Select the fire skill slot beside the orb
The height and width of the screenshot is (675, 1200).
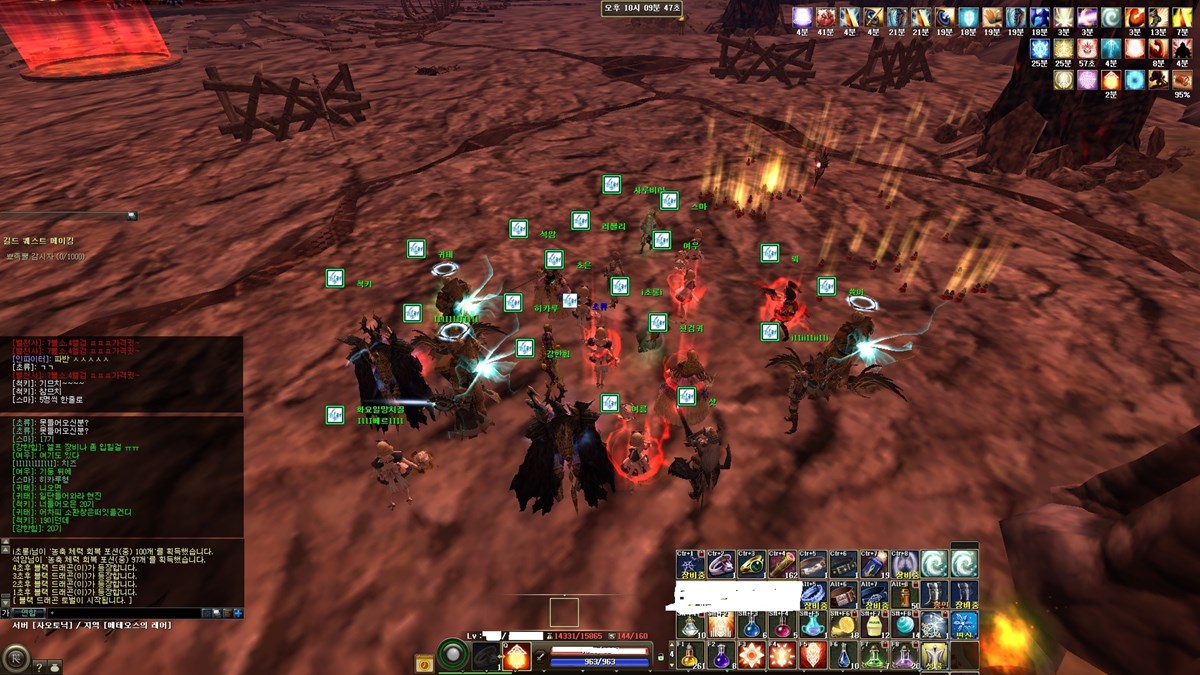517,656
